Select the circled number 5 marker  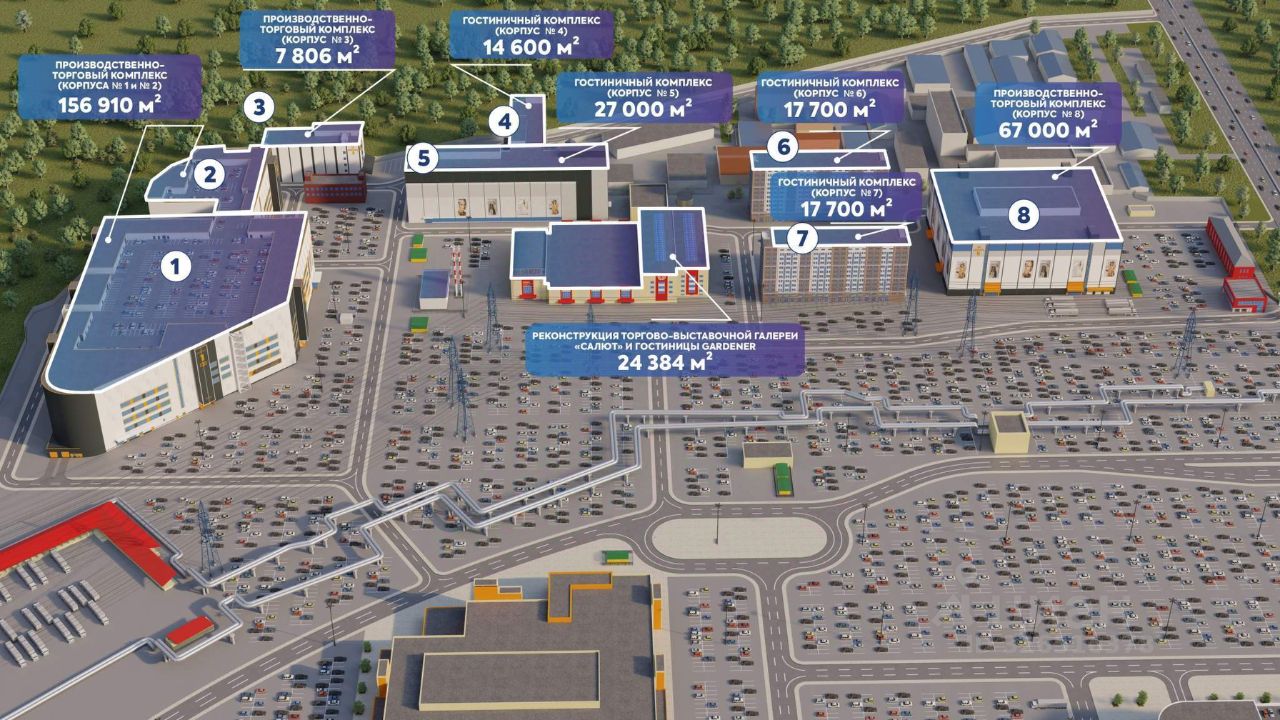(424, 158)
